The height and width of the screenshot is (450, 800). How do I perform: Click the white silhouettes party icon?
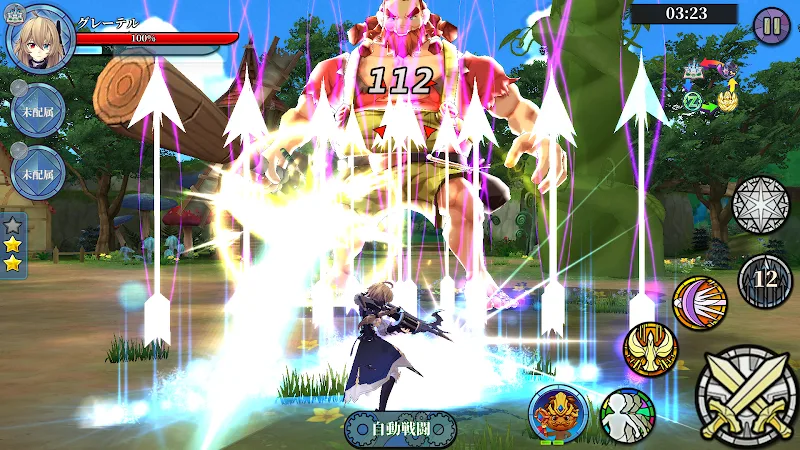coord(628,414)
